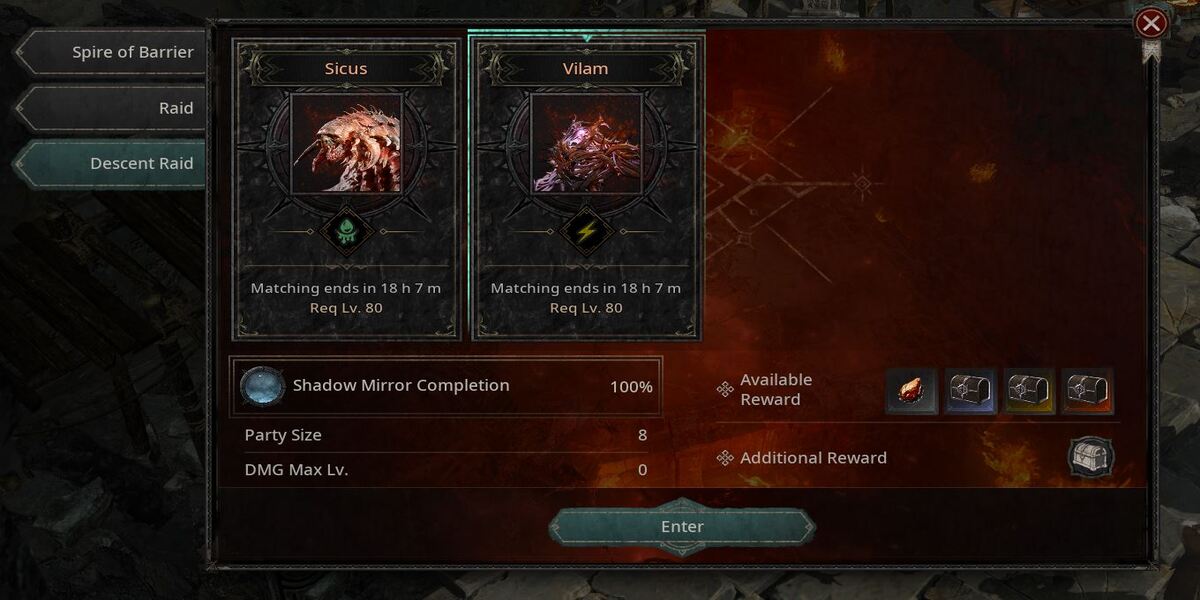This screenshot has height=600, width=1200.
Task: Select the Shadow Mirror Completion row
Action: click(x=446, y=386)
